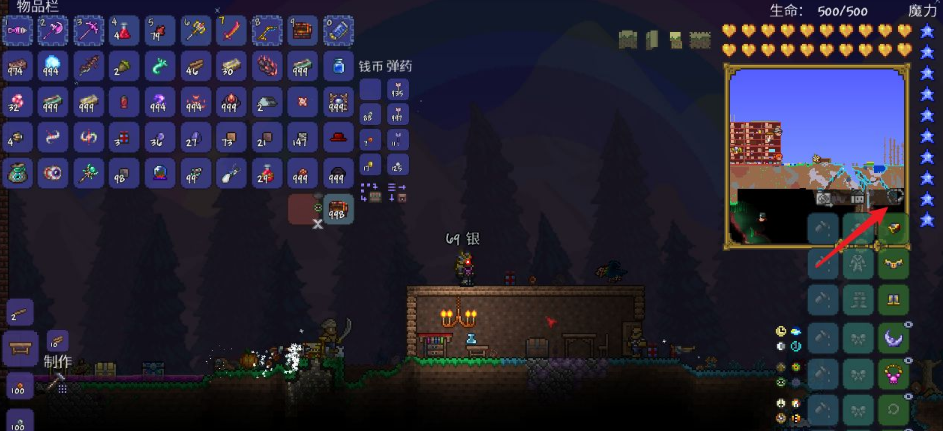This screenshot has width=943, height=431.
Task: Pick the chest item in hotbar slot 9
Action: [x=303, y=30]
